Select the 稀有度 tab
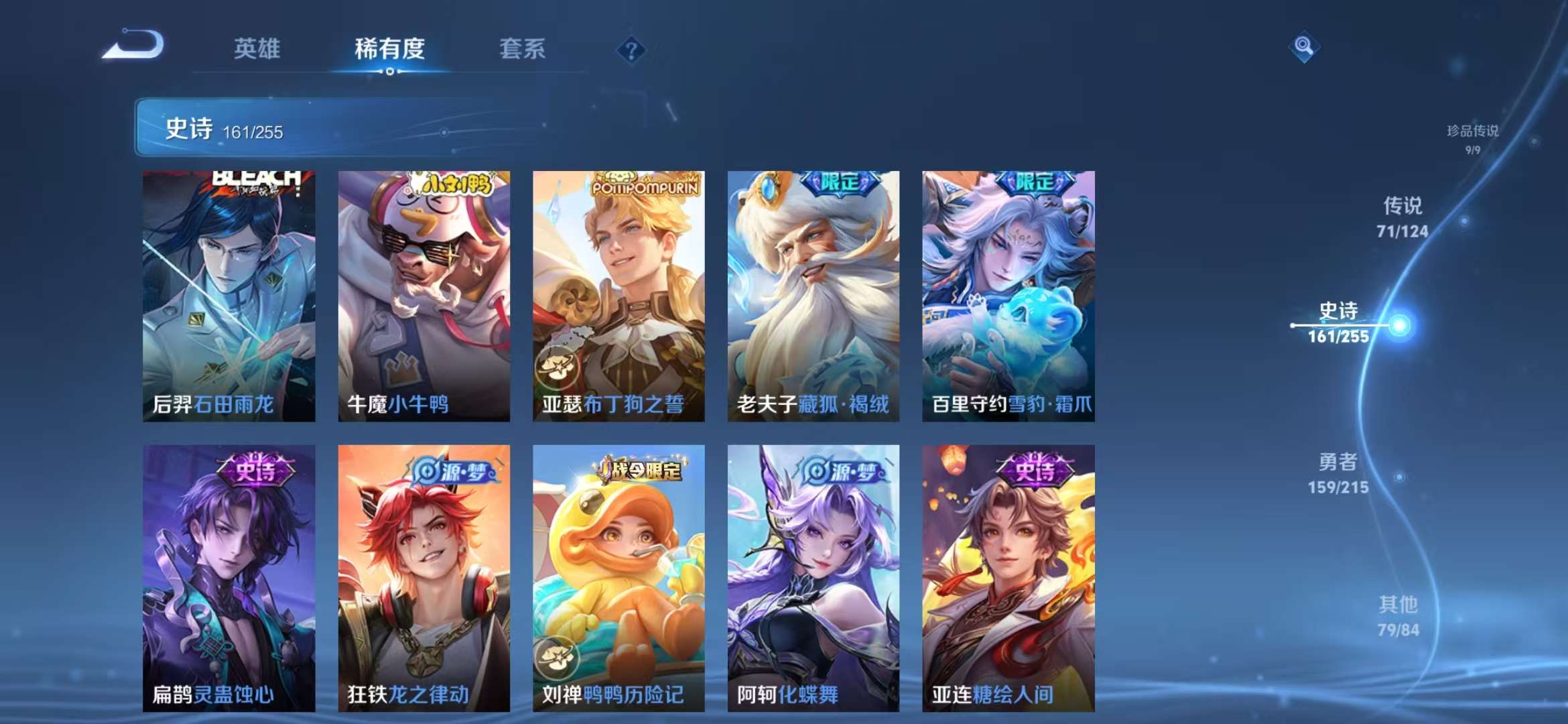This screenshot has width=1568, height=724. coord(390,49)
